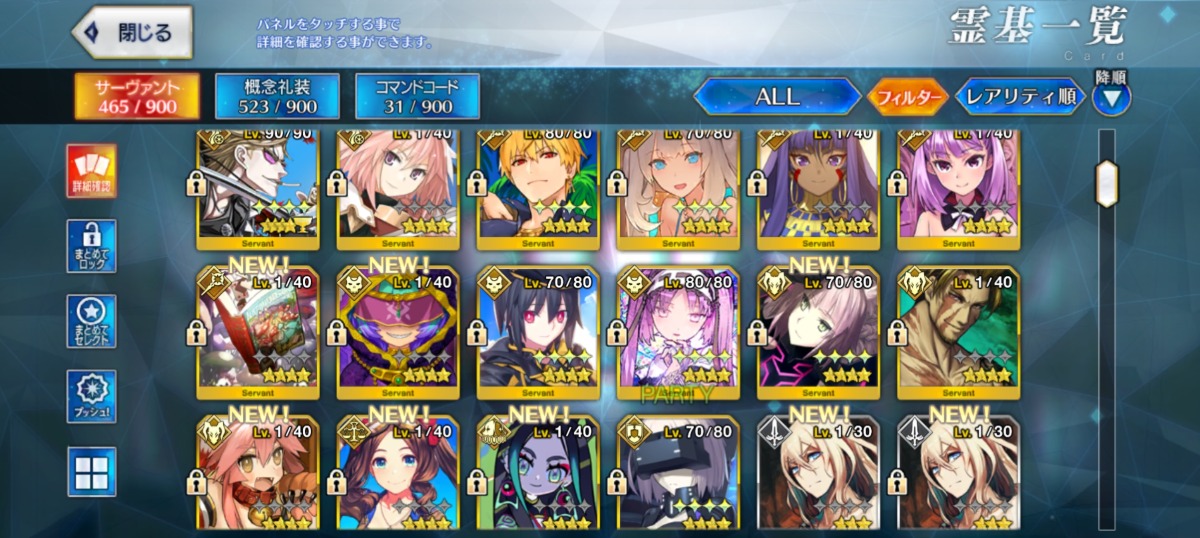The width and height of the screenshot is (1200, 538).
Task: Select the blond servant card in green jungle
Action: click(x=538, y=186)
